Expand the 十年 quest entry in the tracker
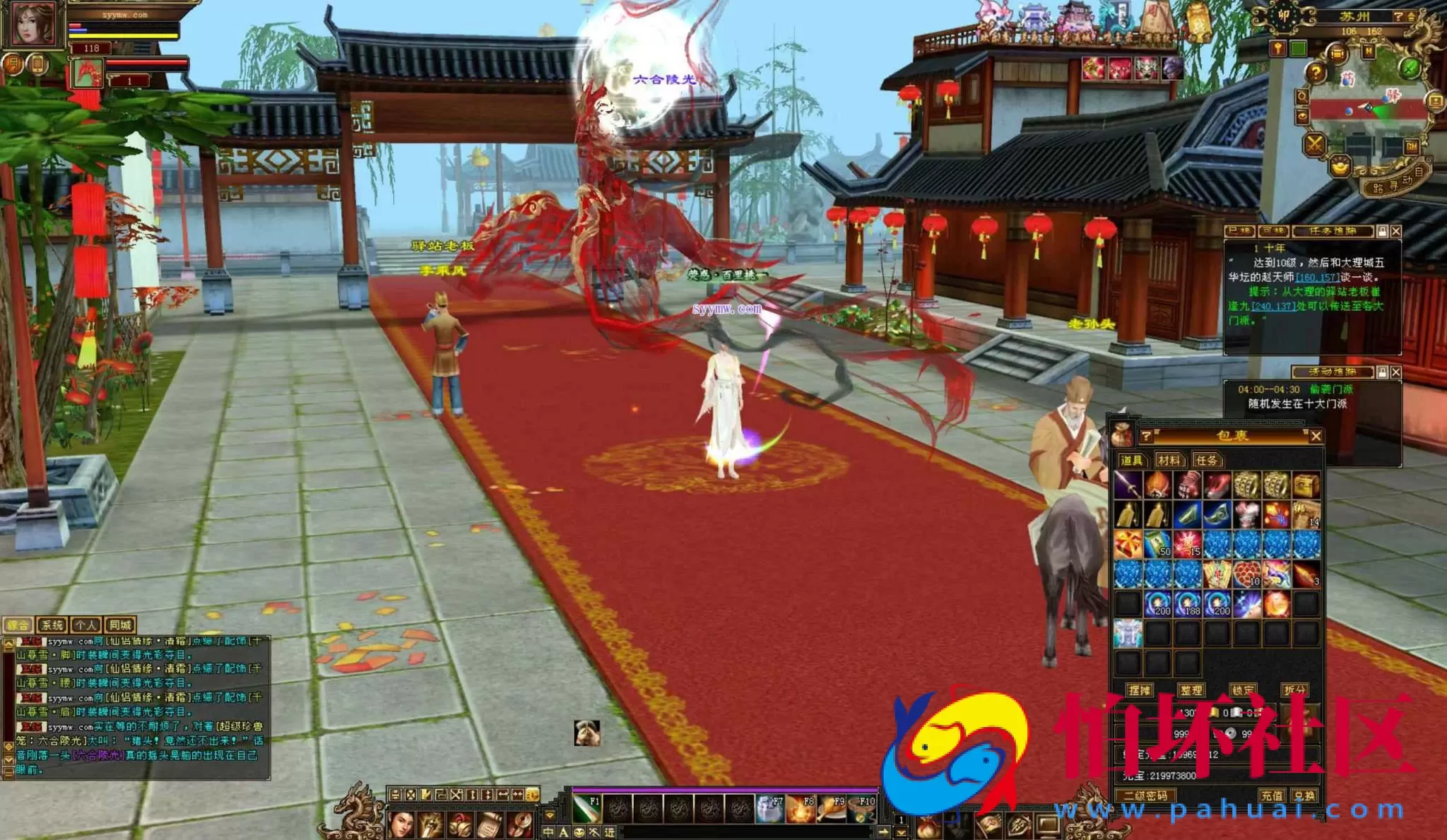This screenshot has width=1447, height=840. (x=1272, y=249)
